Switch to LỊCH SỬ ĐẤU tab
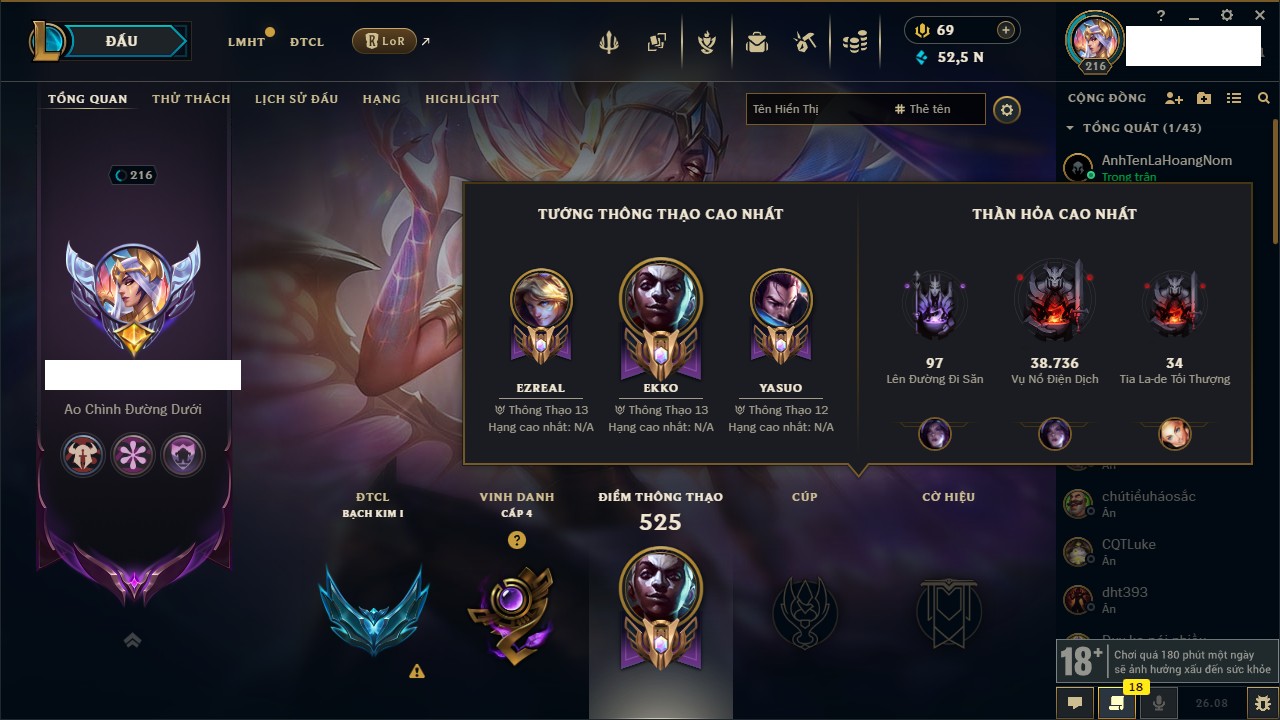 (296, 99)
